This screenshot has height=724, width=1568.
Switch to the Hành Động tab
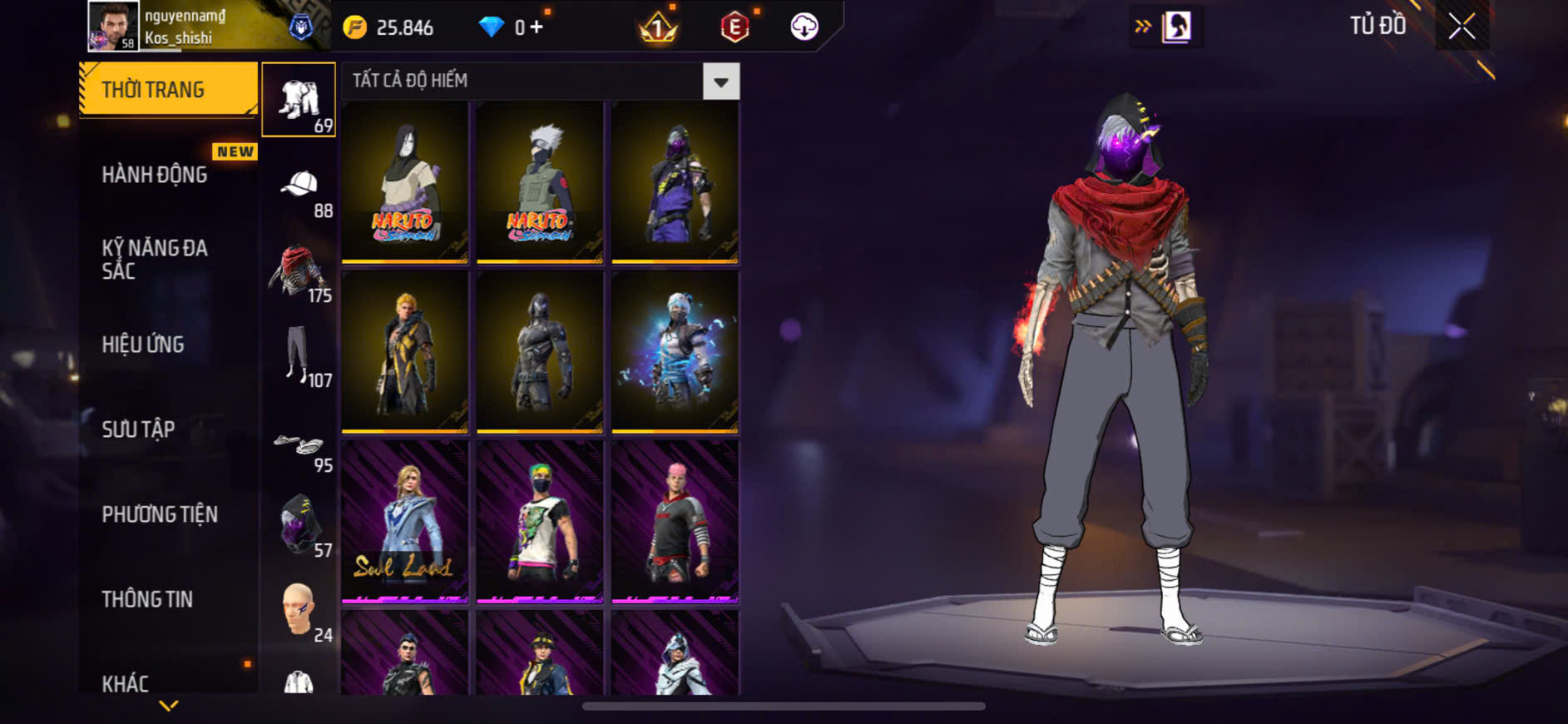(x=156, y=175)
